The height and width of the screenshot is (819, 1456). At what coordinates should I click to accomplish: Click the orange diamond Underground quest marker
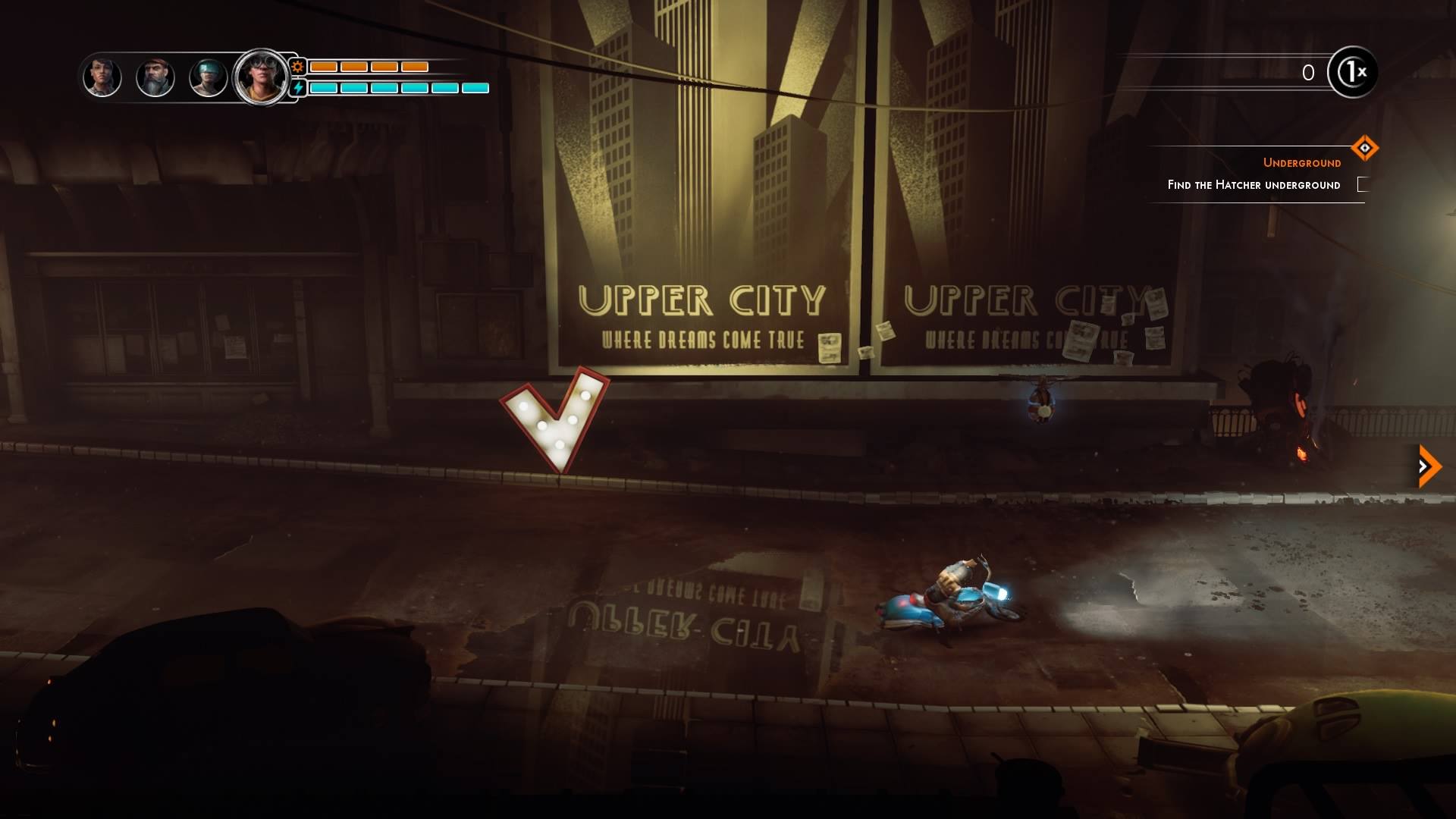click(1367, 149)
